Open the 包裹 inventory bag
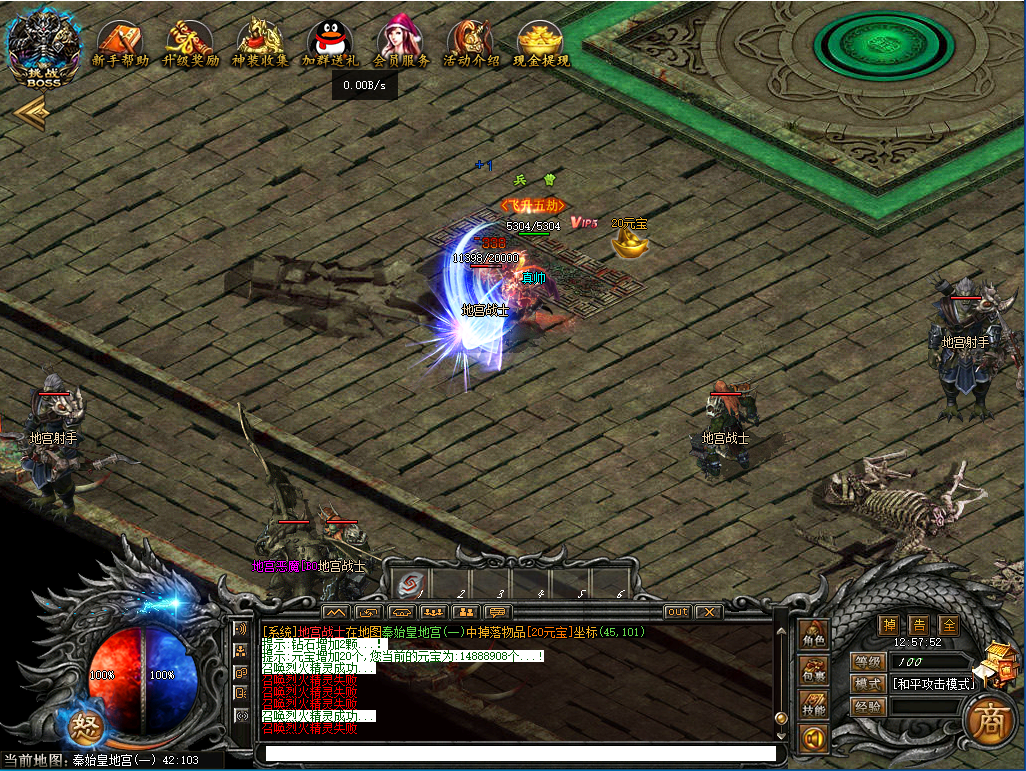 [x=813, y=670]
